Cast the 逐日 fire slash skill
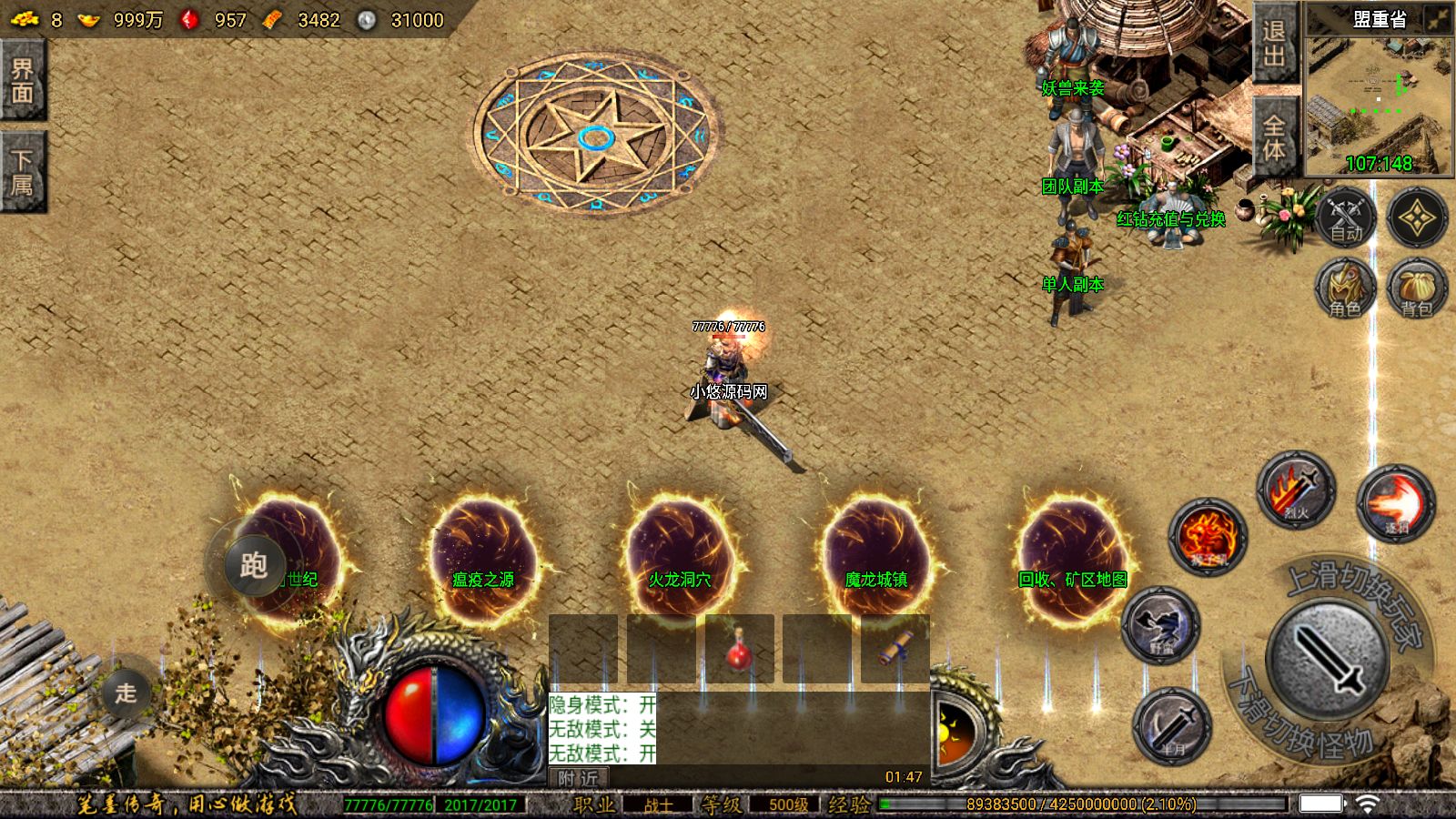Image resolution: width=1456 pixels, height=819 pixels. 1396,503
